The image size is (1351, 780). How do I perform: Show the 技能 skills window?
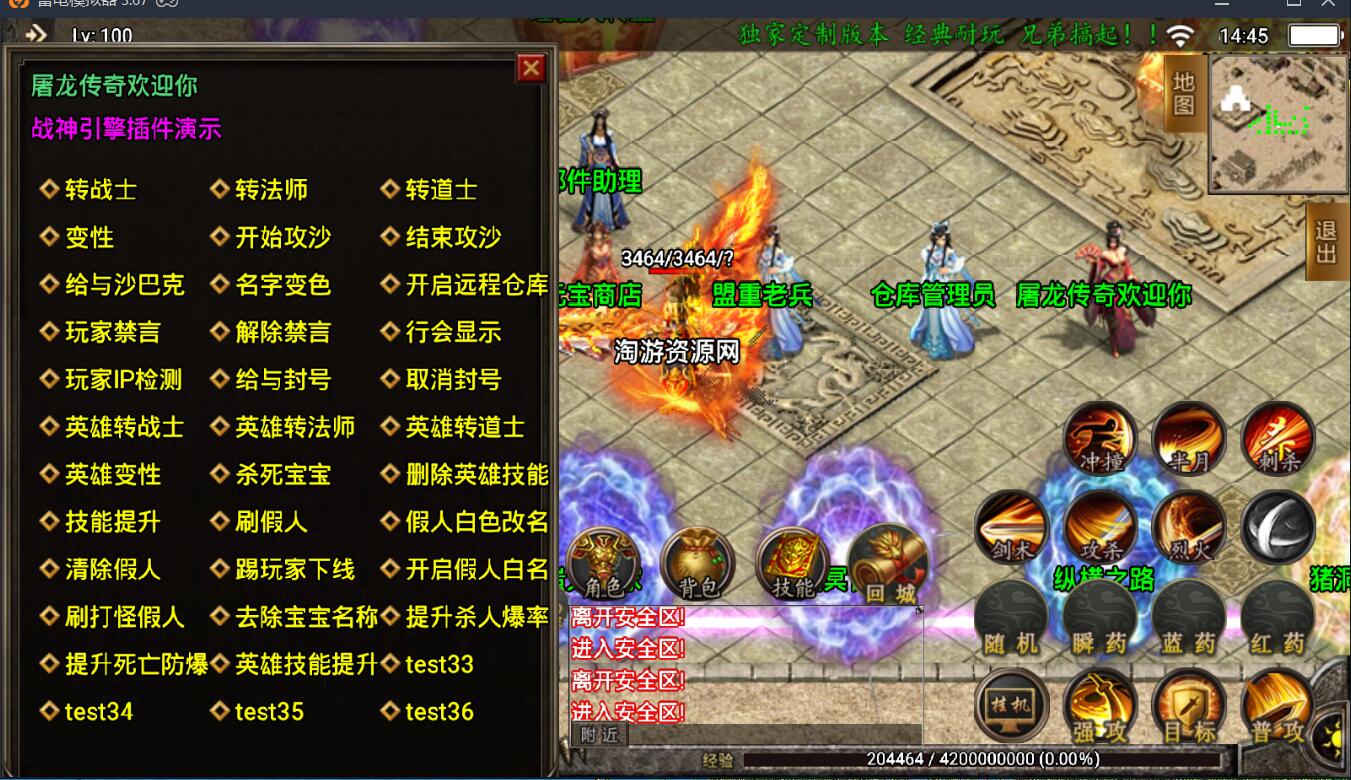coord(792,565)
